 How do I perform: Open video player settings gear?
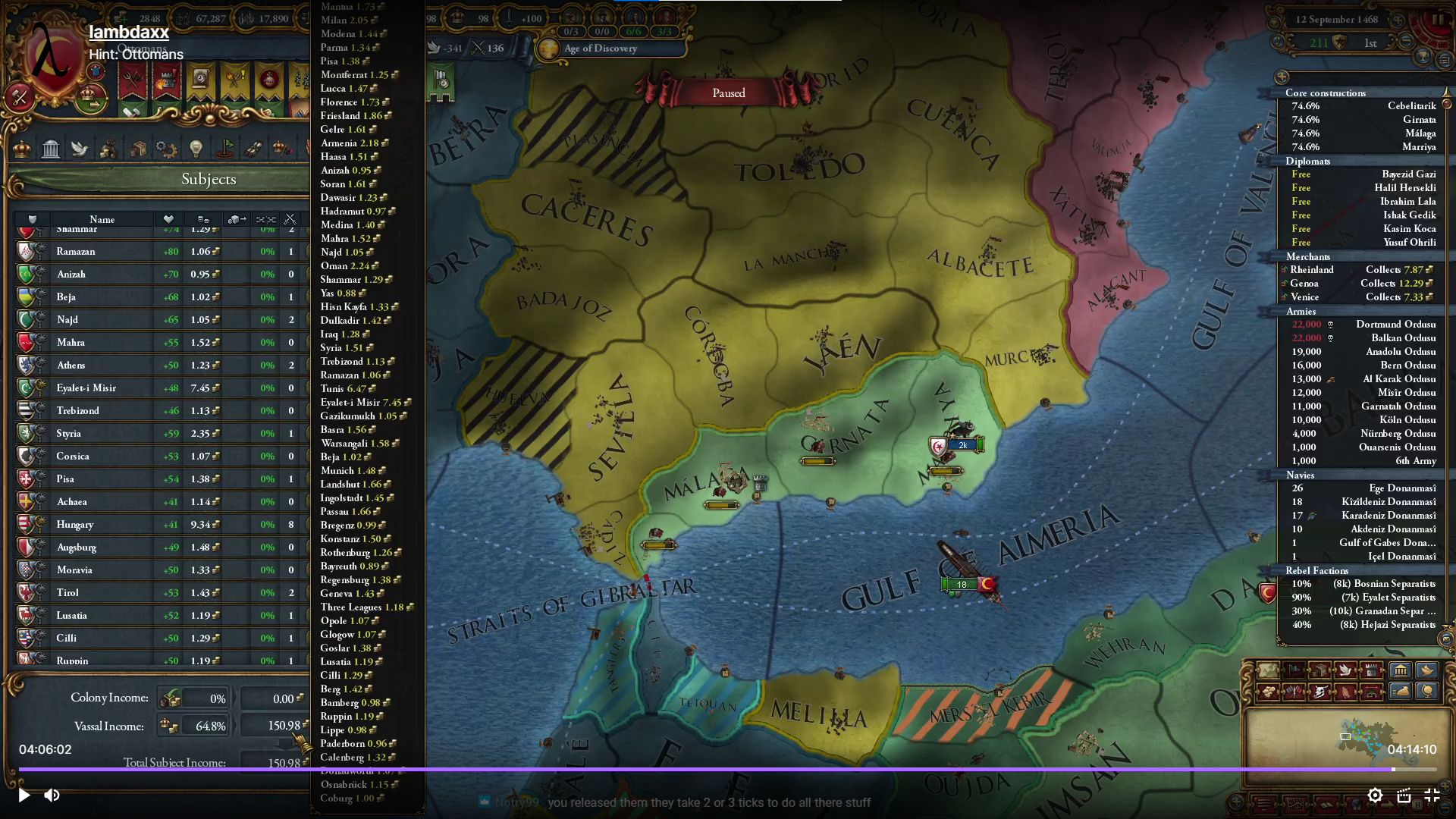point(1375,795)
